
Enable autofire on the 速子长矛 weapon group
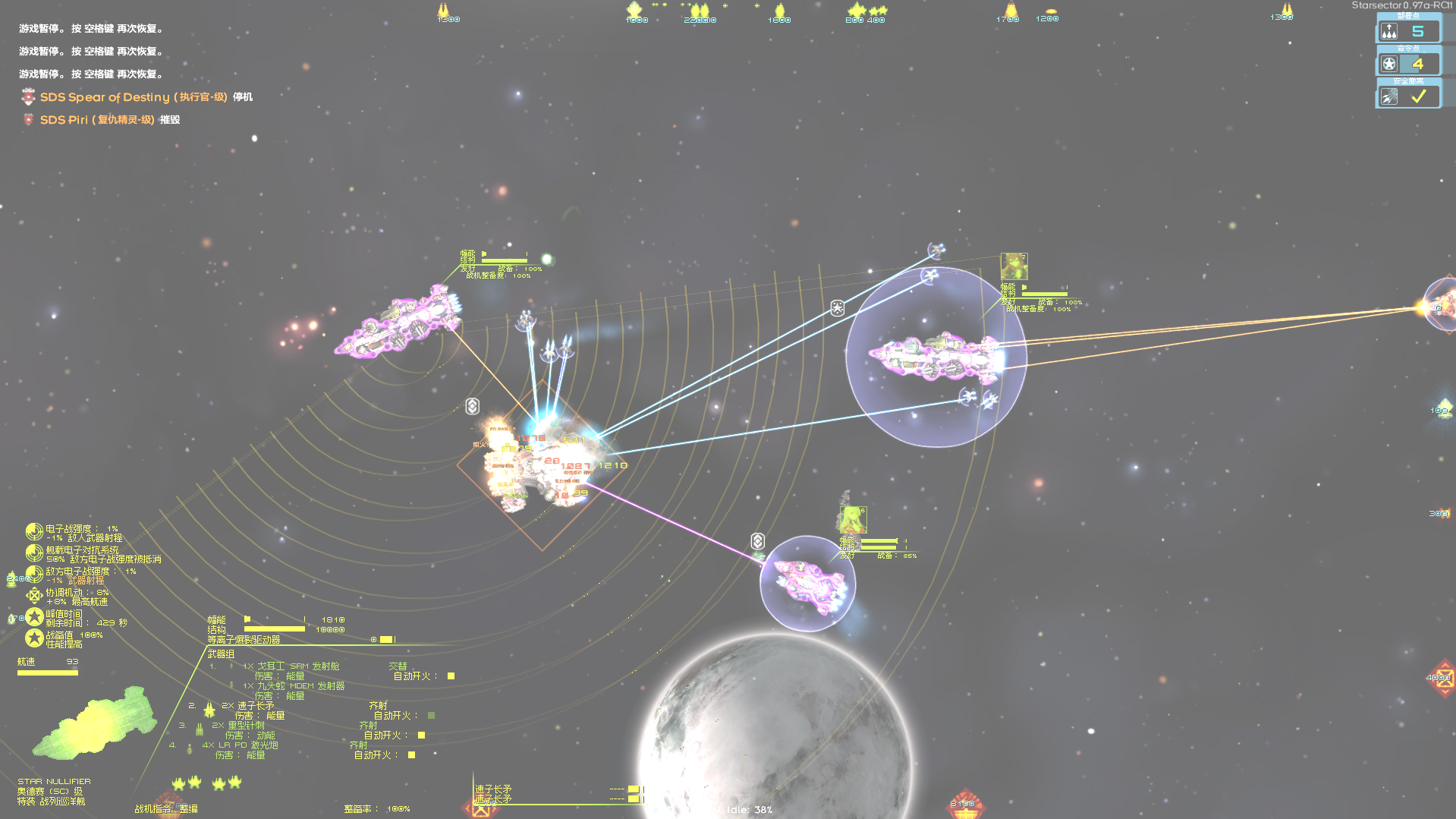click(x=431, y=714)
